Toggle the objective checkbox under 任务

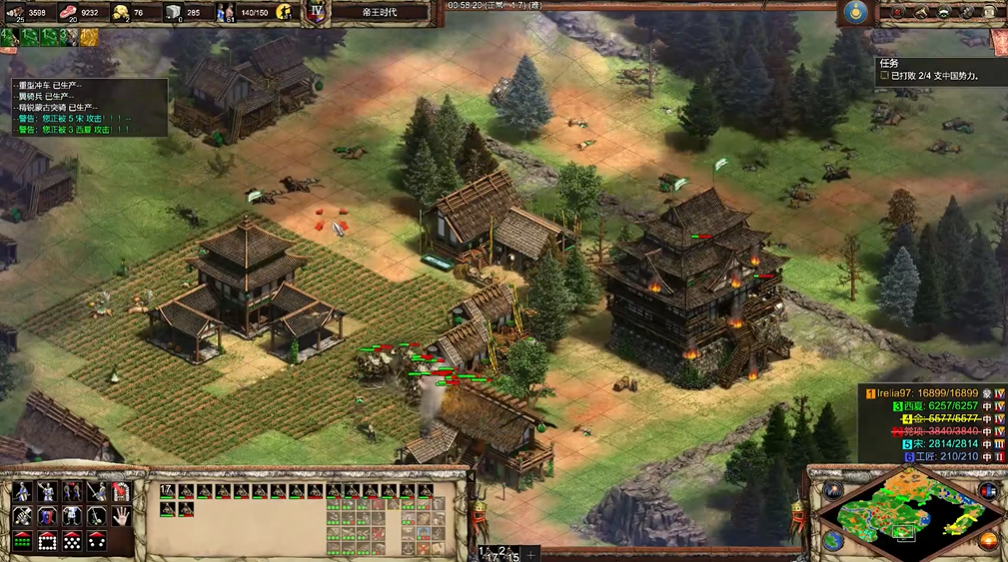coord(884,75)
